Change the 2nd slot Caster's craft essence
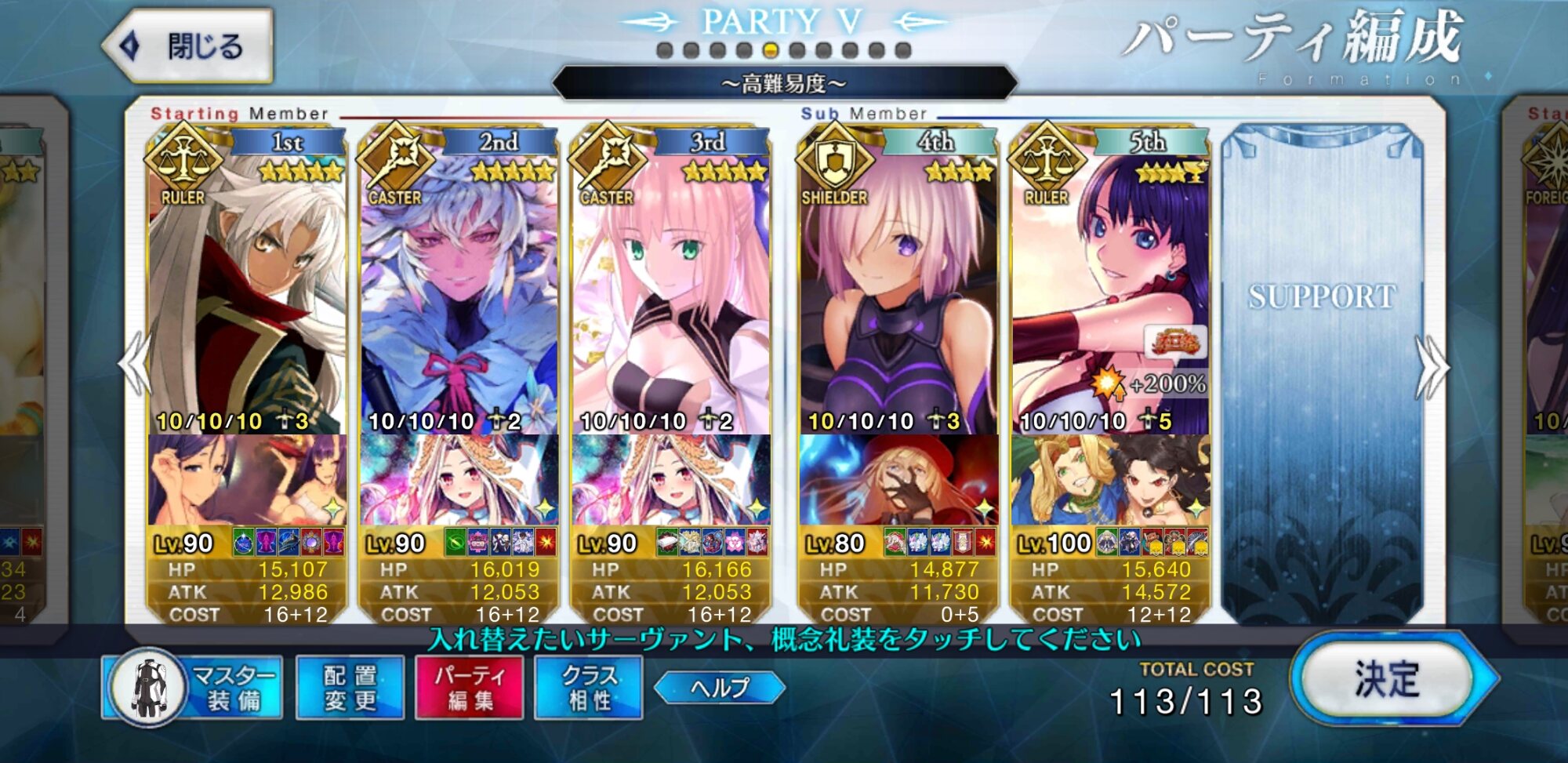The height and width of the screenshot is (763, 1568). (x=458, y=480)
